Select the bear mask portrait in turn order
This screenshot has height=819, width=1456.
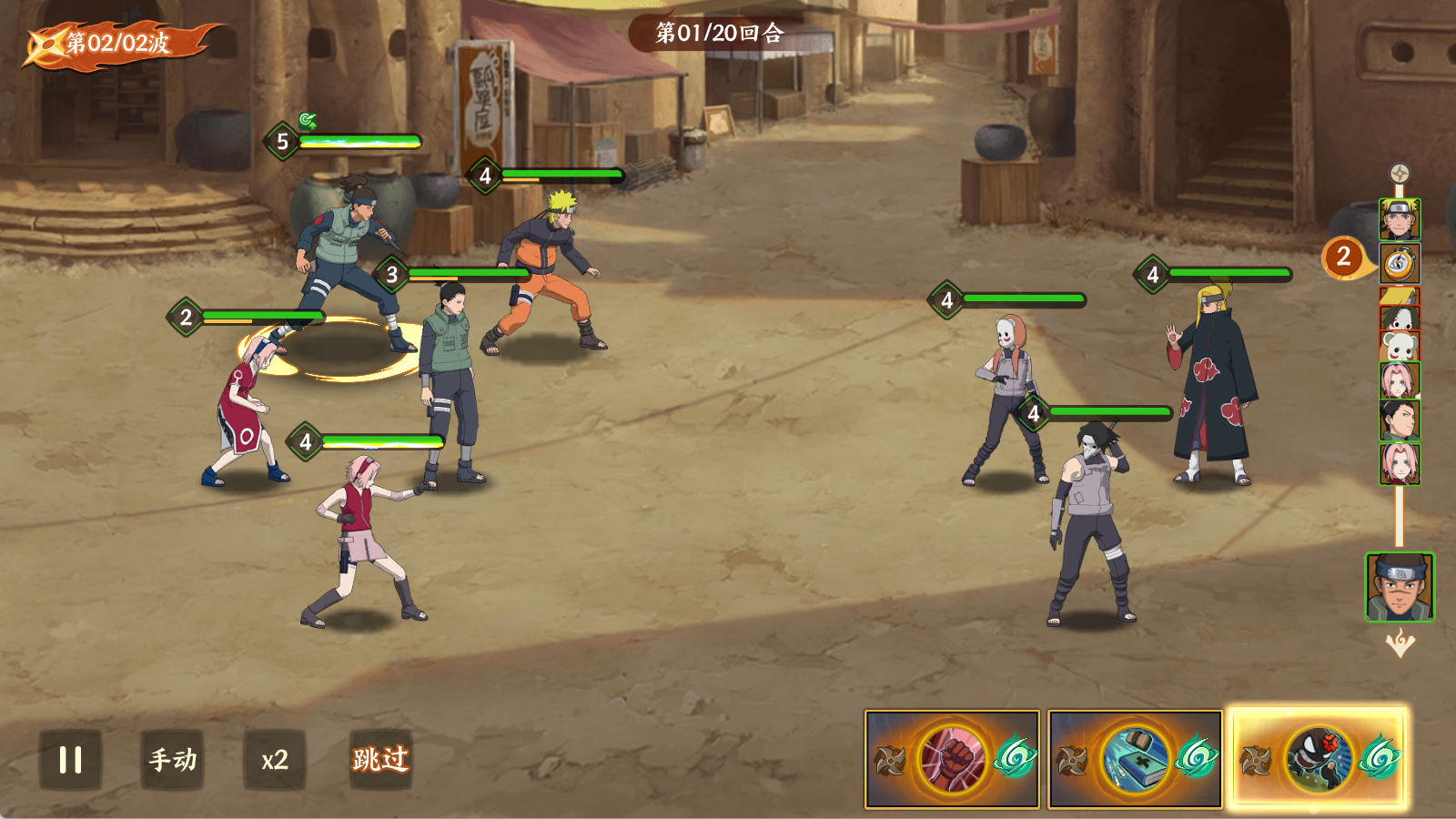1400,346
